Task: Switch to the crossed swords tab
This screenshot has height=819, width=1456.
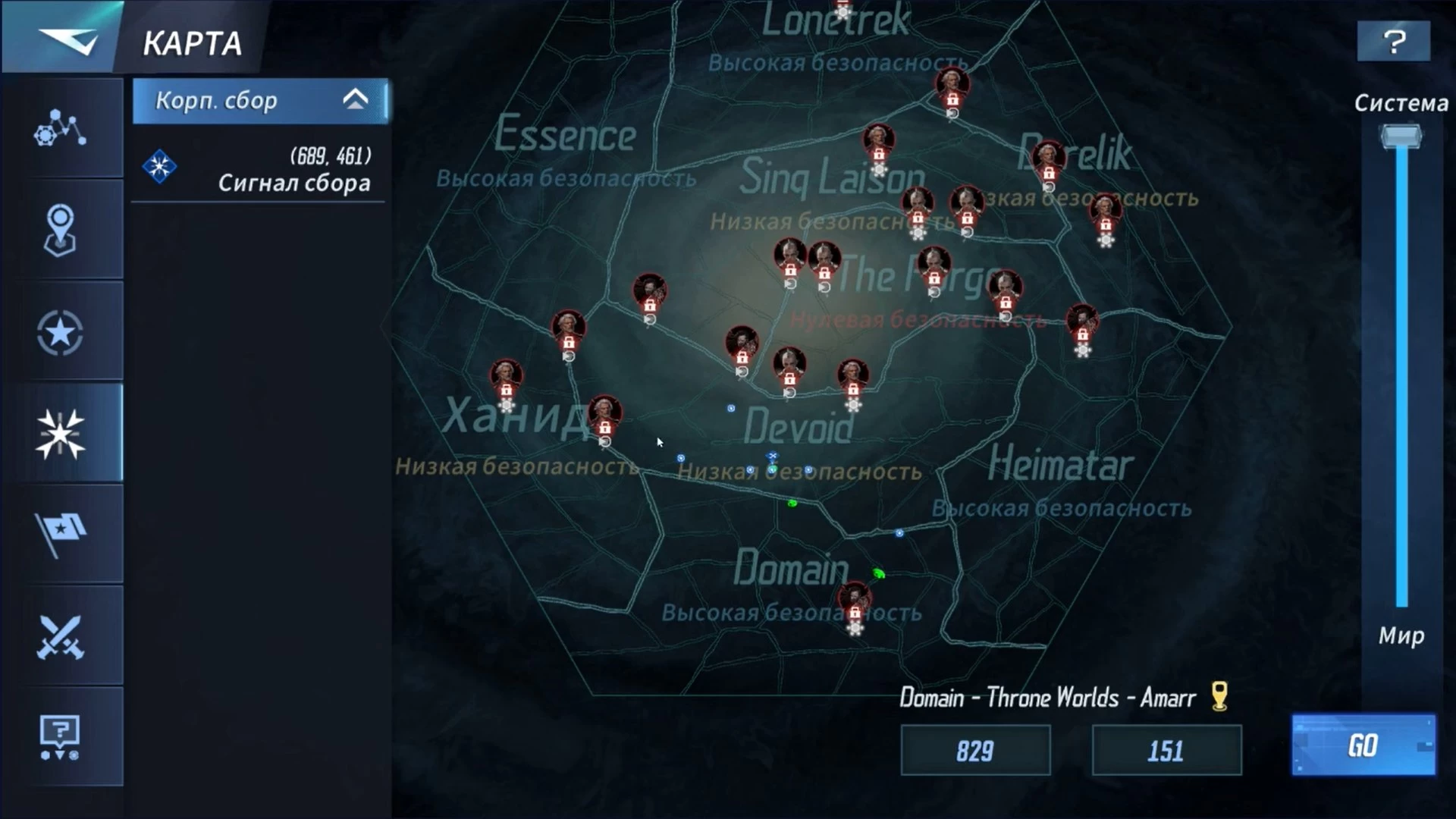Action: (x=61, y=635)
